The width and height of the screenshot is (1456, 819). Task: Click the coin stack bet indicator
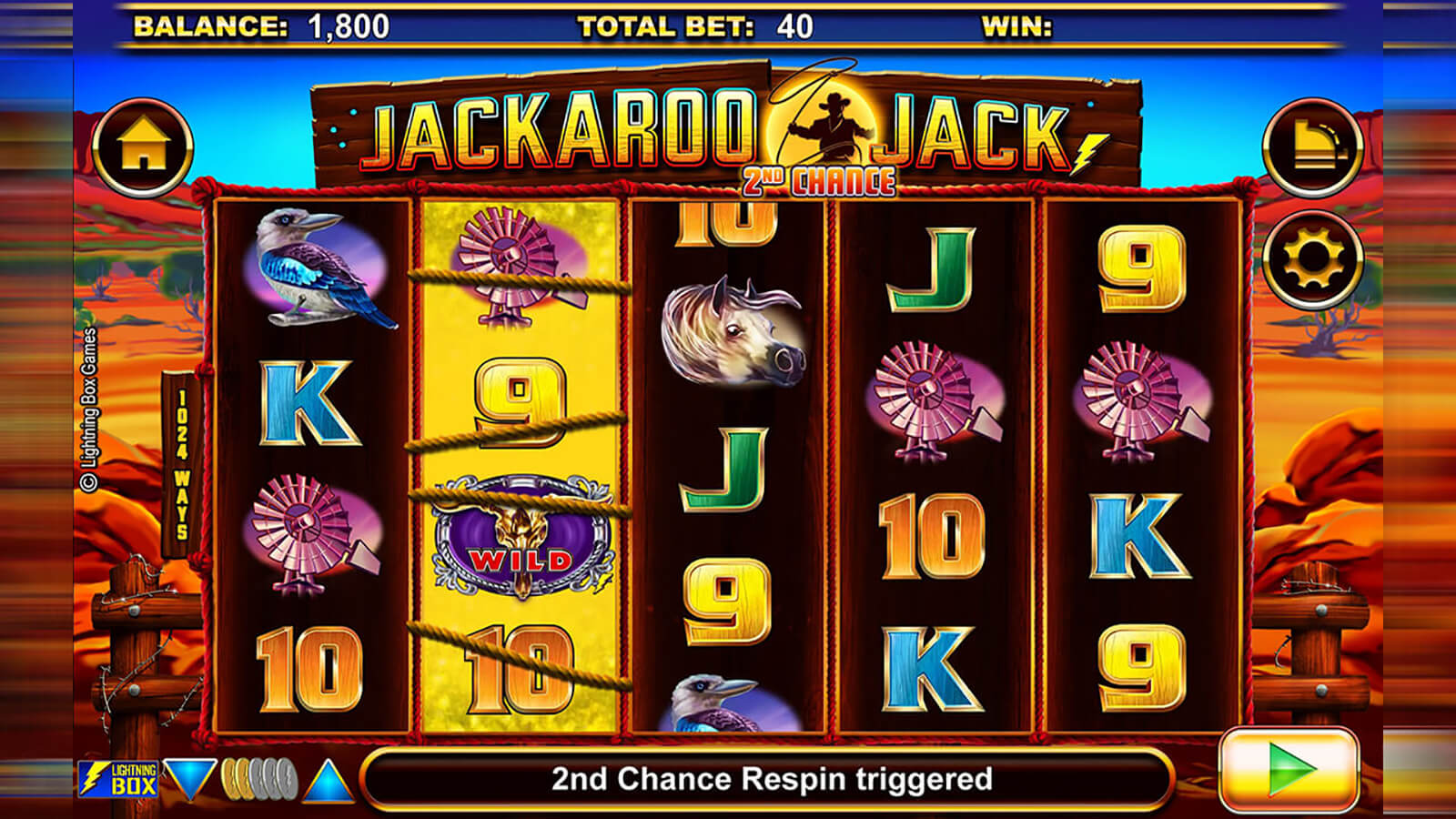click(259, 779)
